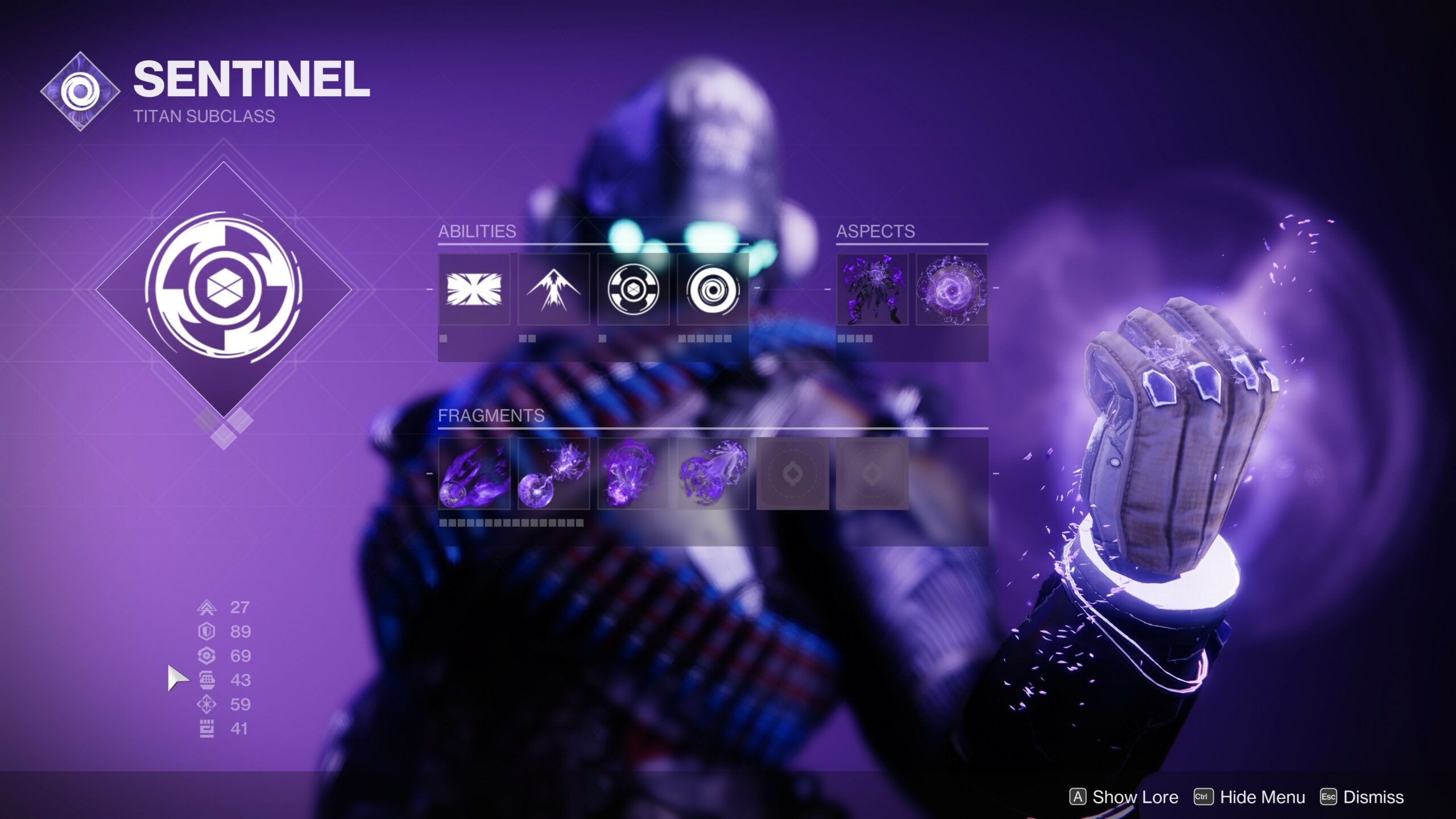The height and width of the screenshot is (819, 1456).
Task: Select the large Ward of Dawn super diamond
Action: click(x=223, y=289)
